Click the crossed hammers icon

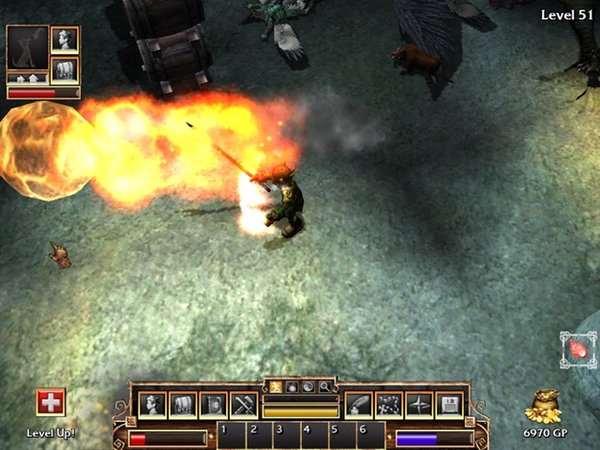(x=244, y=404)
